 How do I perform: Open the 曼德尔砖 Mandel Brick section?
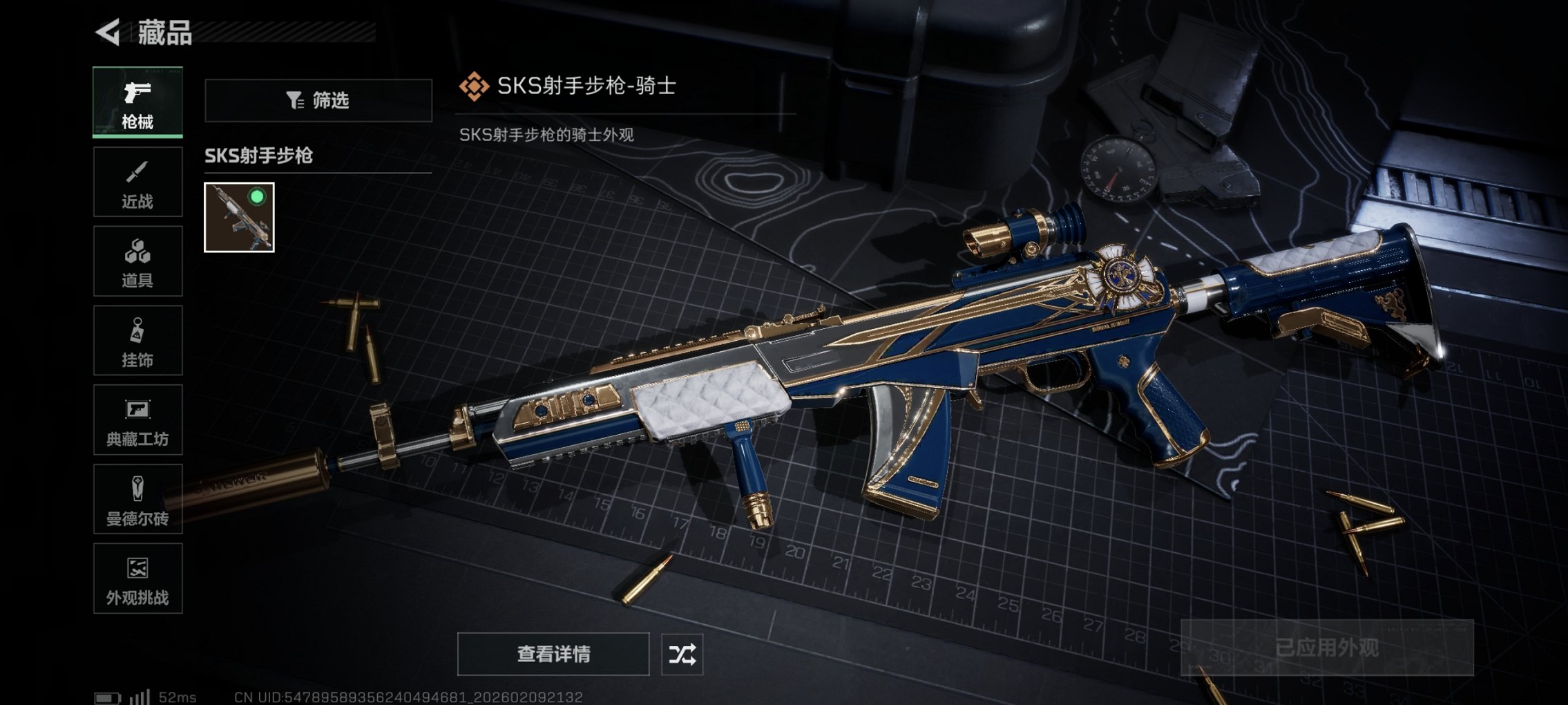pyautogui.click(x=137, y=499)
